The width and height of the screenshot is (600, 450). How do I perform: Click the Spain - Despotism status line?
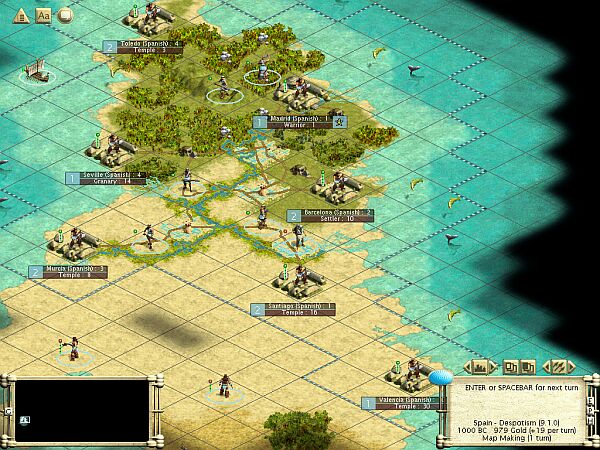[515, 424]
